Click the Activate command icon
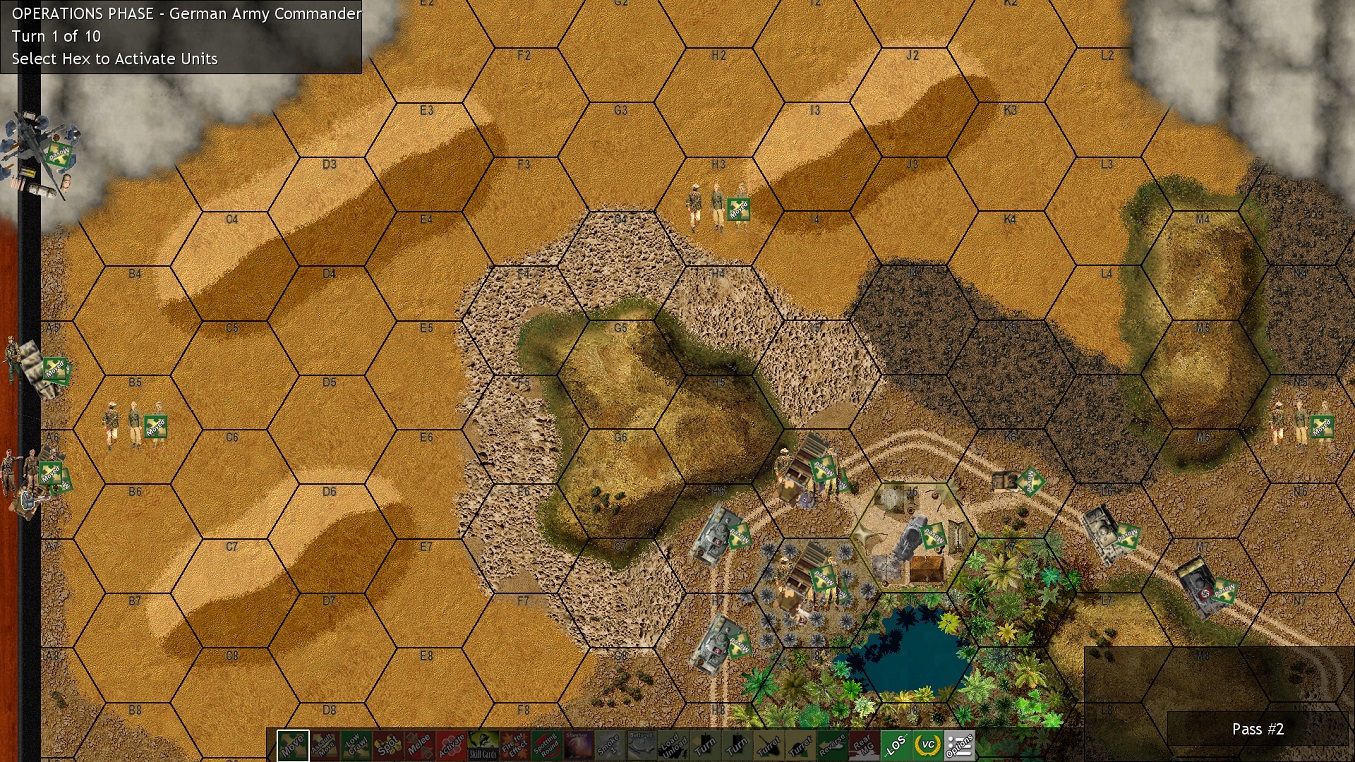The width and height of the screenshot is (1355, 762). point(453,744)
